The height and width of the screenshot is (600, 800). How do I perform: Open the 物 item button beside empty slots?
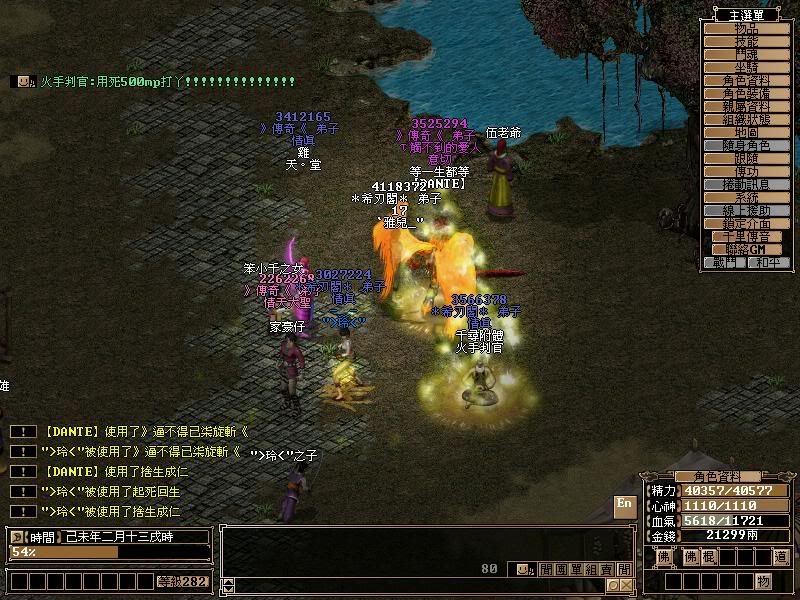click(x=763, y=581)
